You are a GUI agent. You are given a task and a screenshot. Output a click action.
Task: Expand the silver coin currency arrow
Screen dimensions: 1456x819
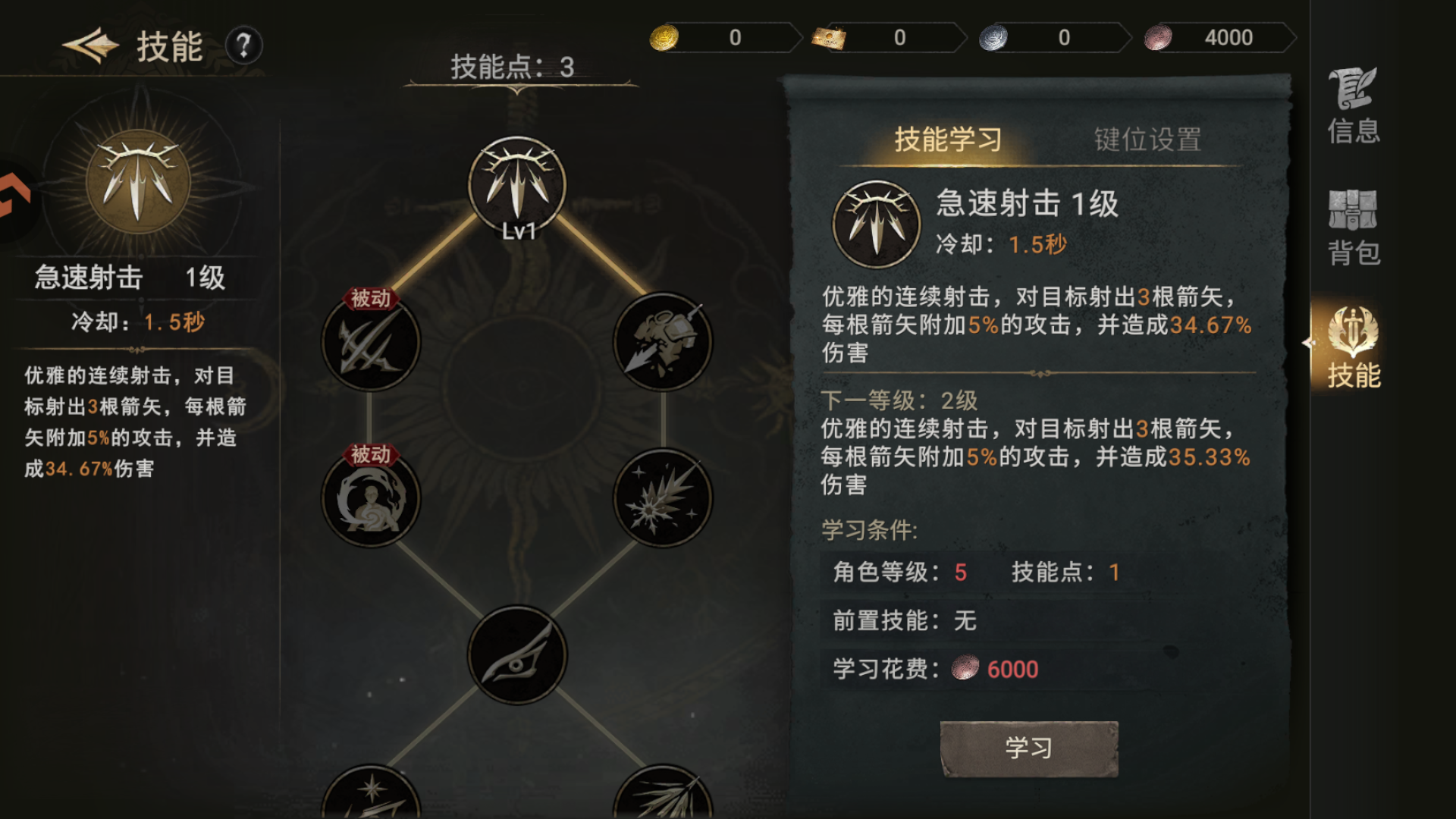pyautogui.click(x=1128, y=36)
